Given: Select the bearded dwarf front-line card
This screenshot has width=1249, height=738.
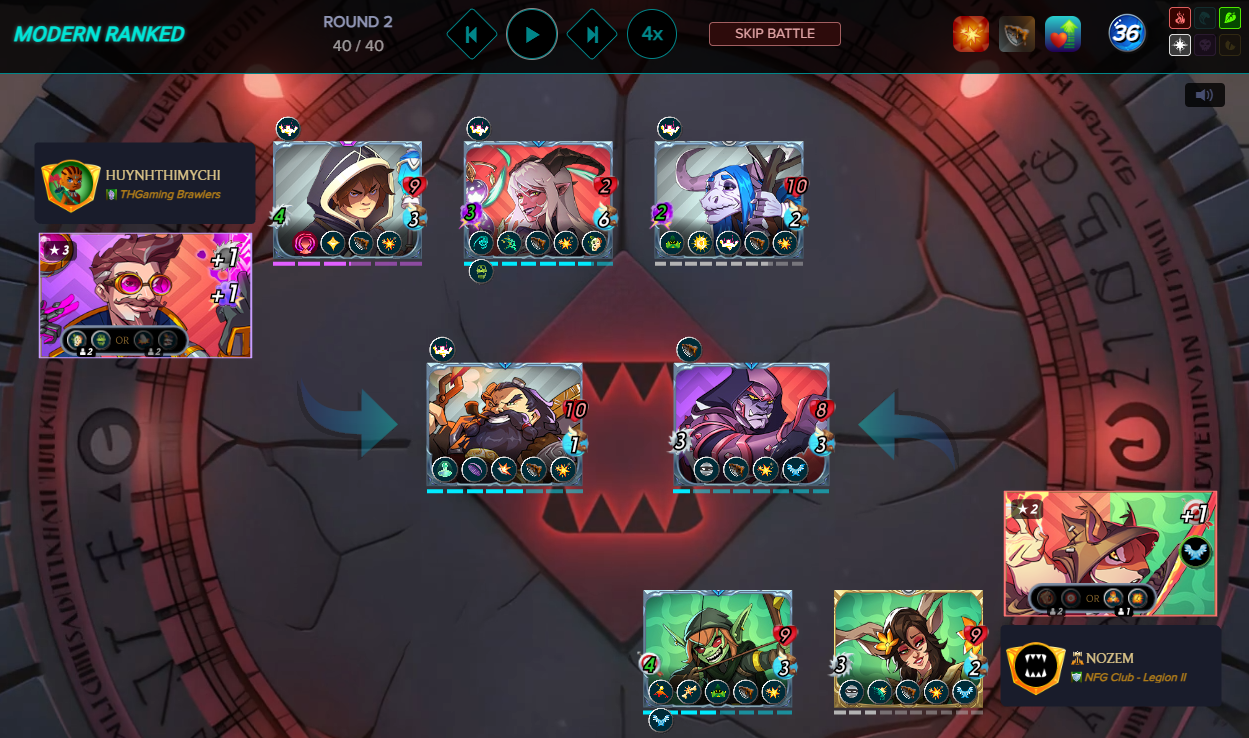Looking at the screenshot, I should (505, 424).
